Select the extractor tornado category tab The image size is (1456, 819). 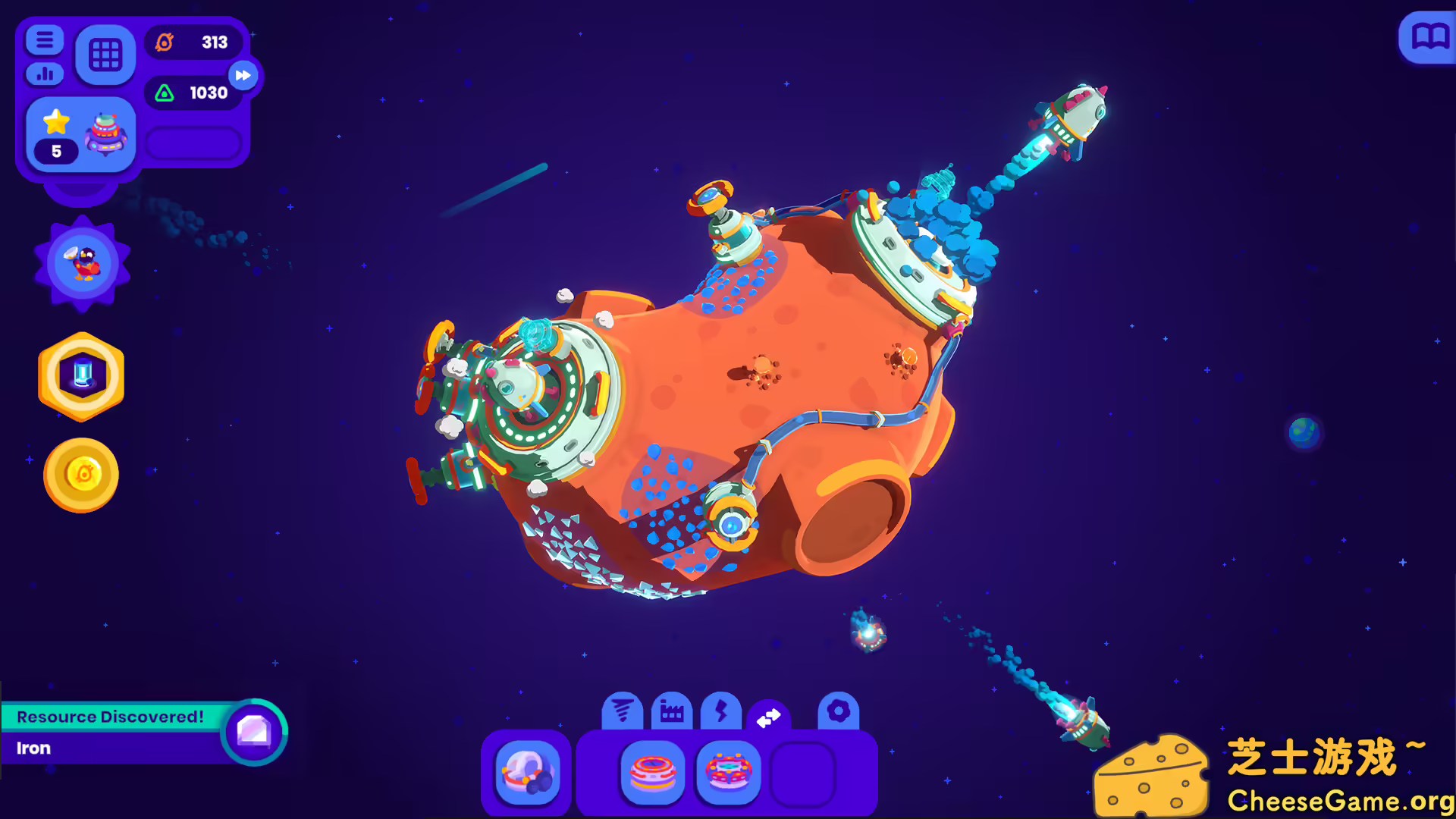click(622, 711)
